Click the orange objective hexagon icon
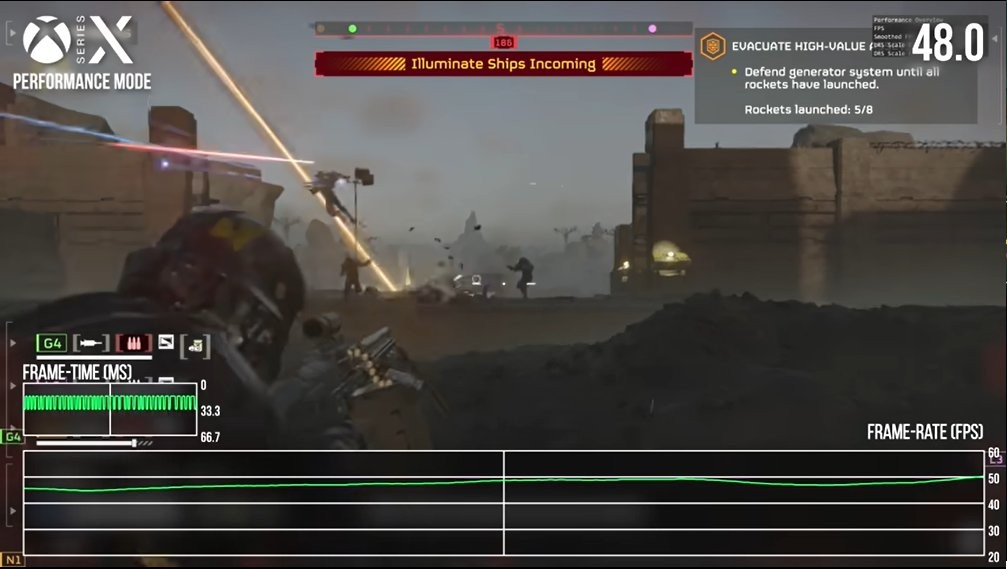 pyautogui.click(x=713, y=46)
